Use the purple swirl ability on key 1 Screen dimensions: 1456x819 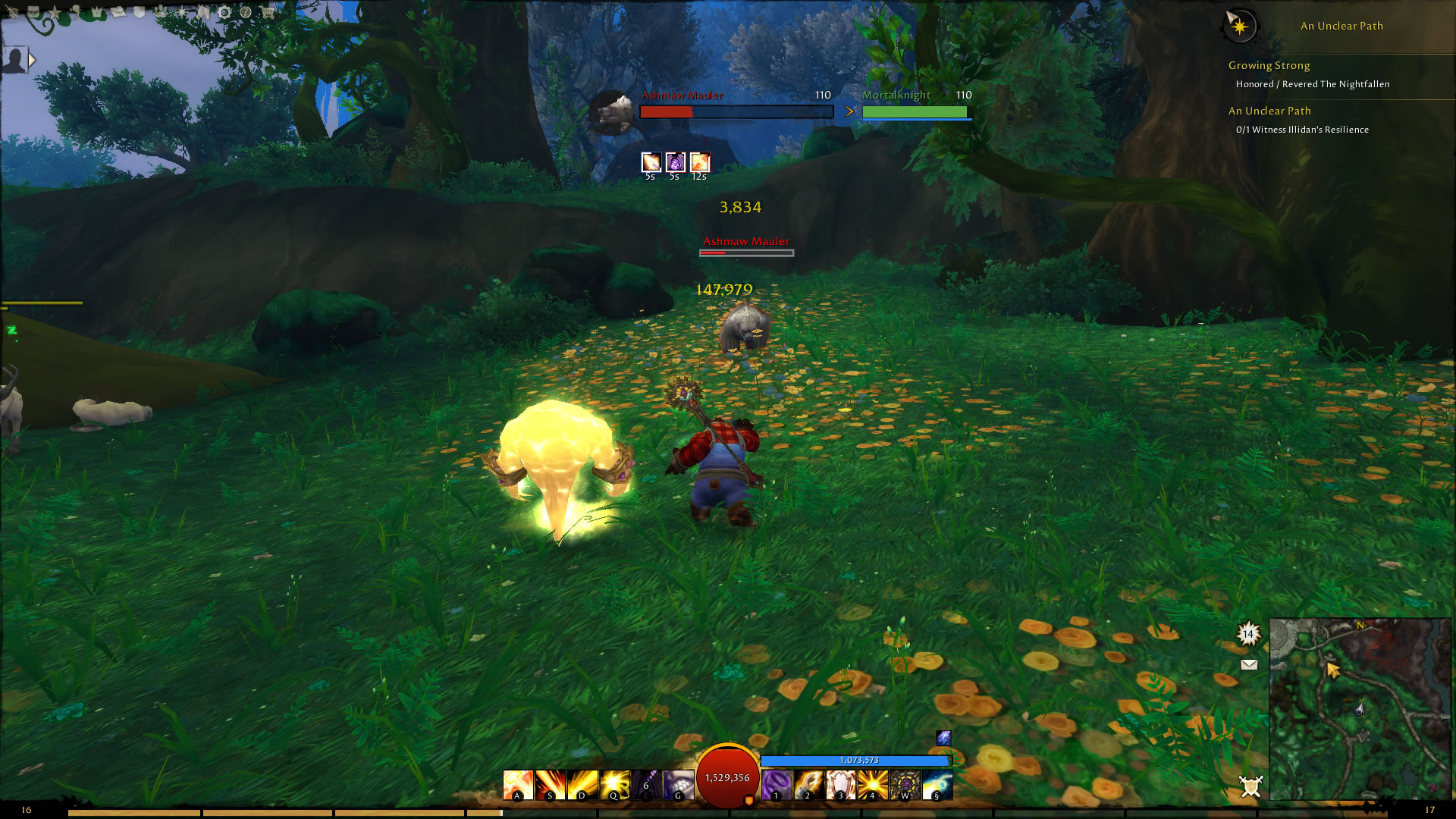pyautogui.click(x=776, y=785)
